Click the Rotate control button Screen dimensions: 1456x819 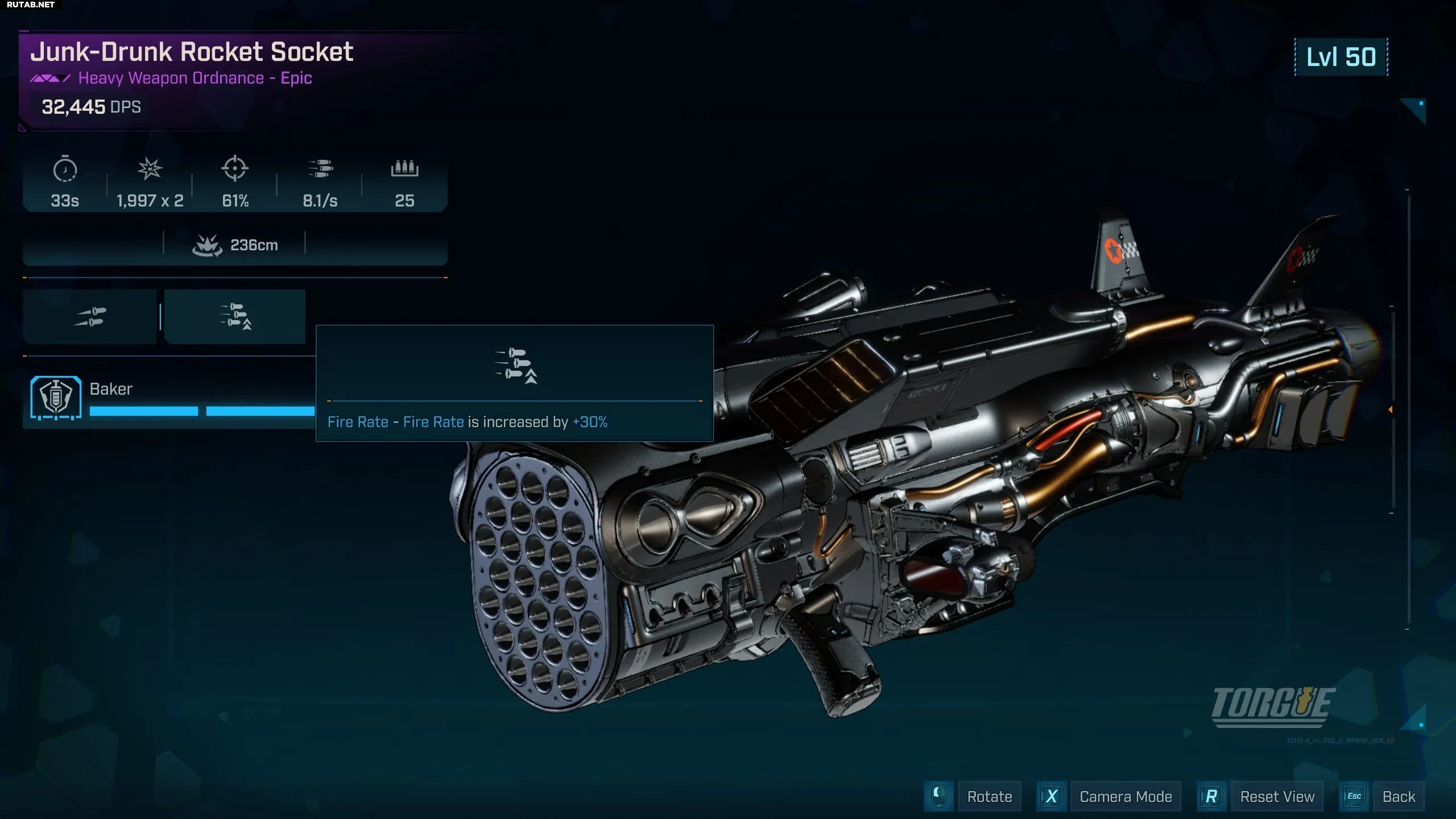[x=989, y=796]
